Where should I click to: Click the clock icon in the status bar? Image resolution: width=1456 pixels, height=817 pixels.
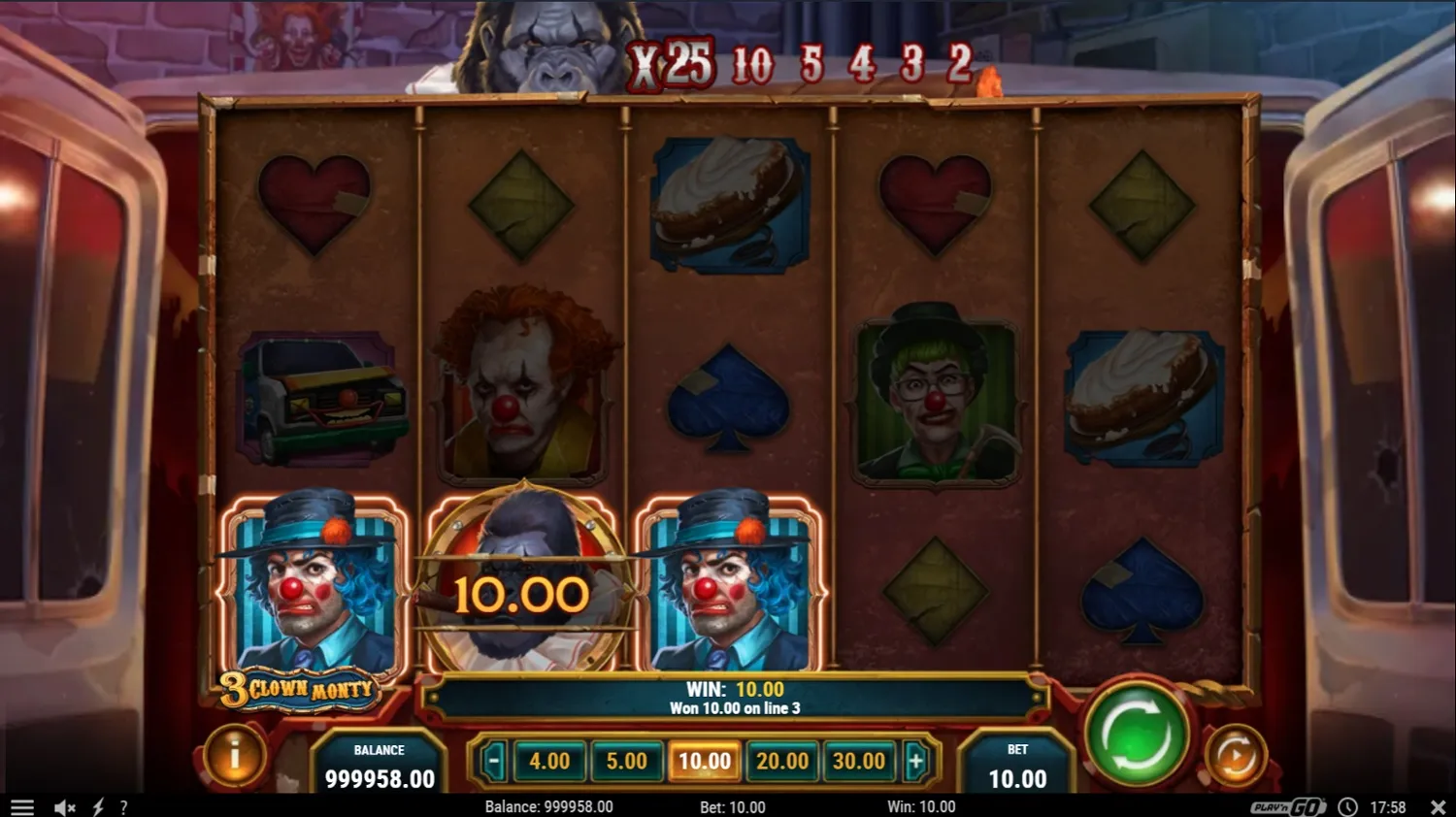pyautogui.click(x=1347, y=806)
